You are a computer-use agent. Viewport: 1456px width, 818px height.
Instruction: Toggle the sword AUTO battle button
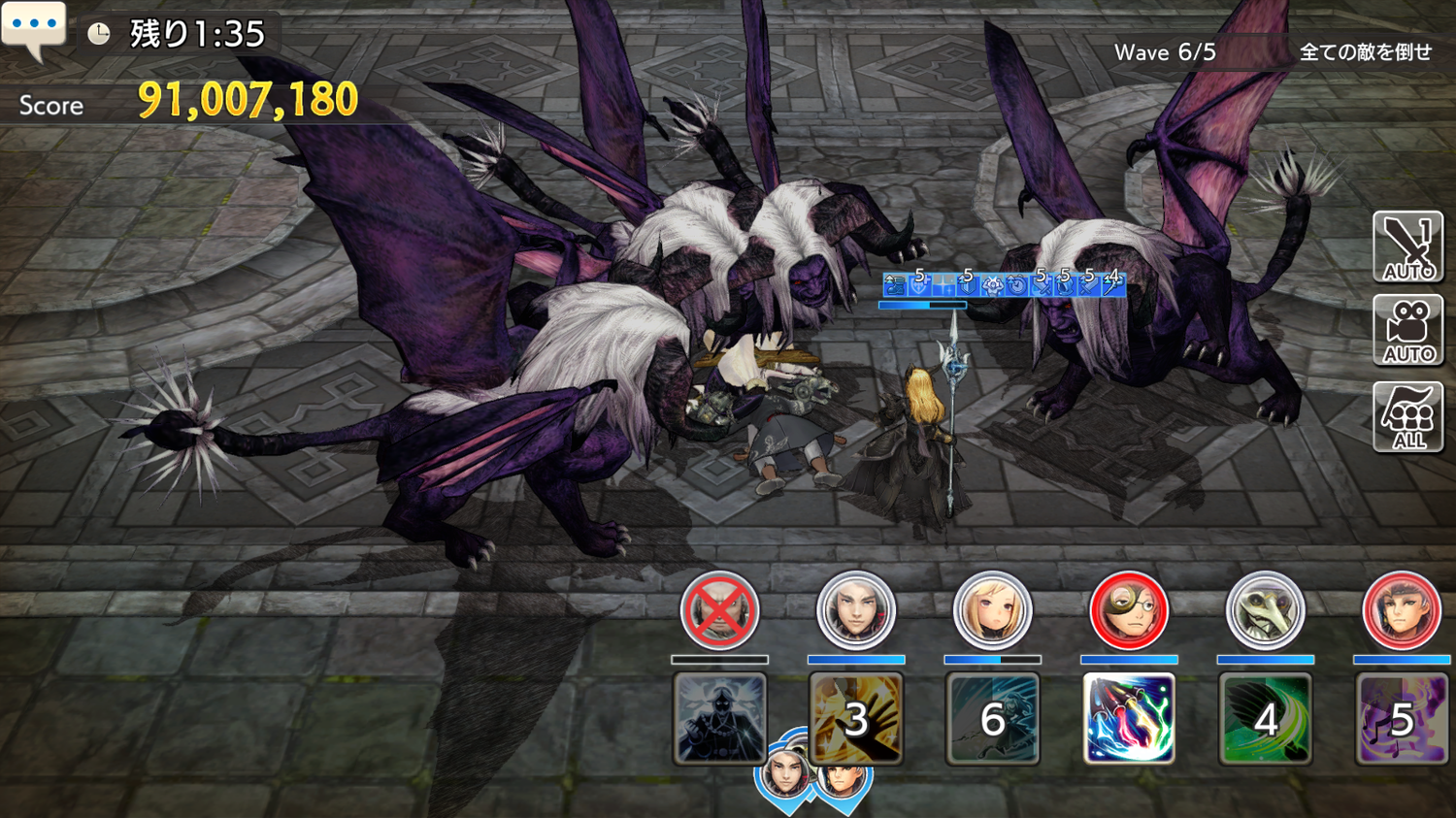tap(1407, 247)
